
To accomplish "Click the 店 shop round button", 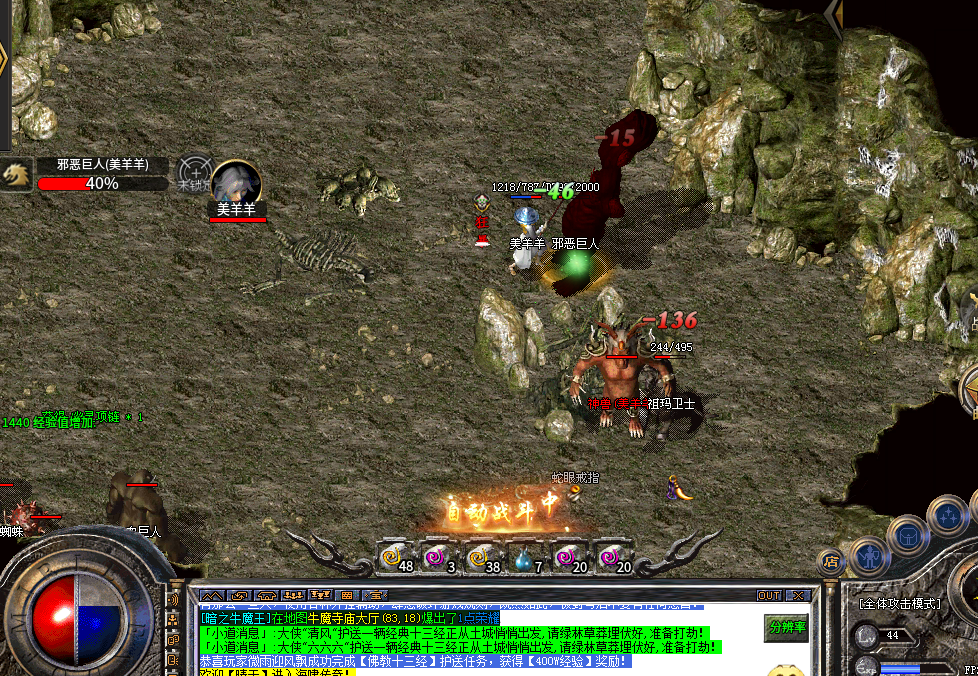I will pos(829,562).
